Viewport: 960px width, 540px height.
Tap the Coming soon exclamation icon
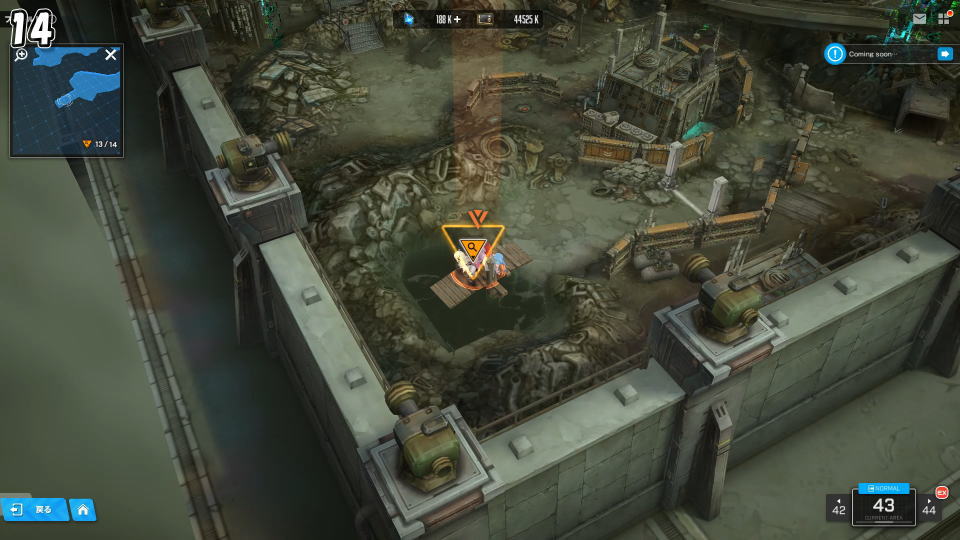[x=835, y=54]
